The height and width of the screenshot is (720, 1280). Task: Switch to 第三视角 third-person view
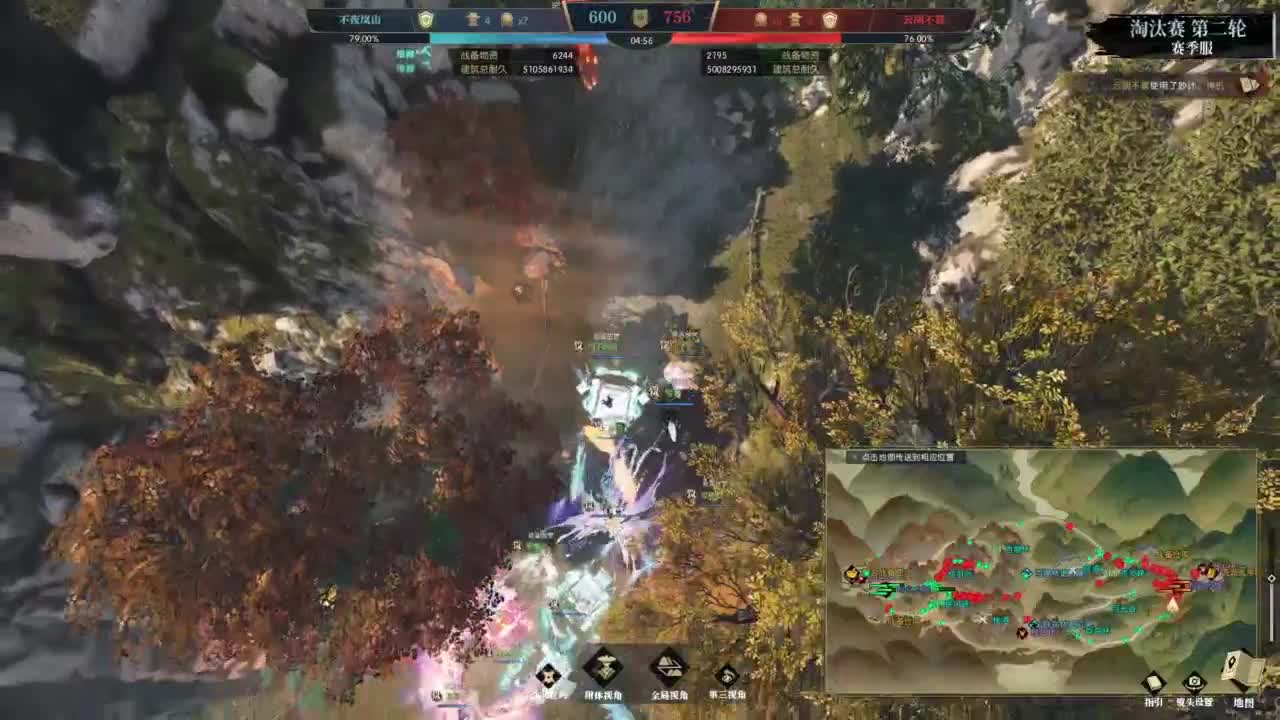(x=728, y=673)
